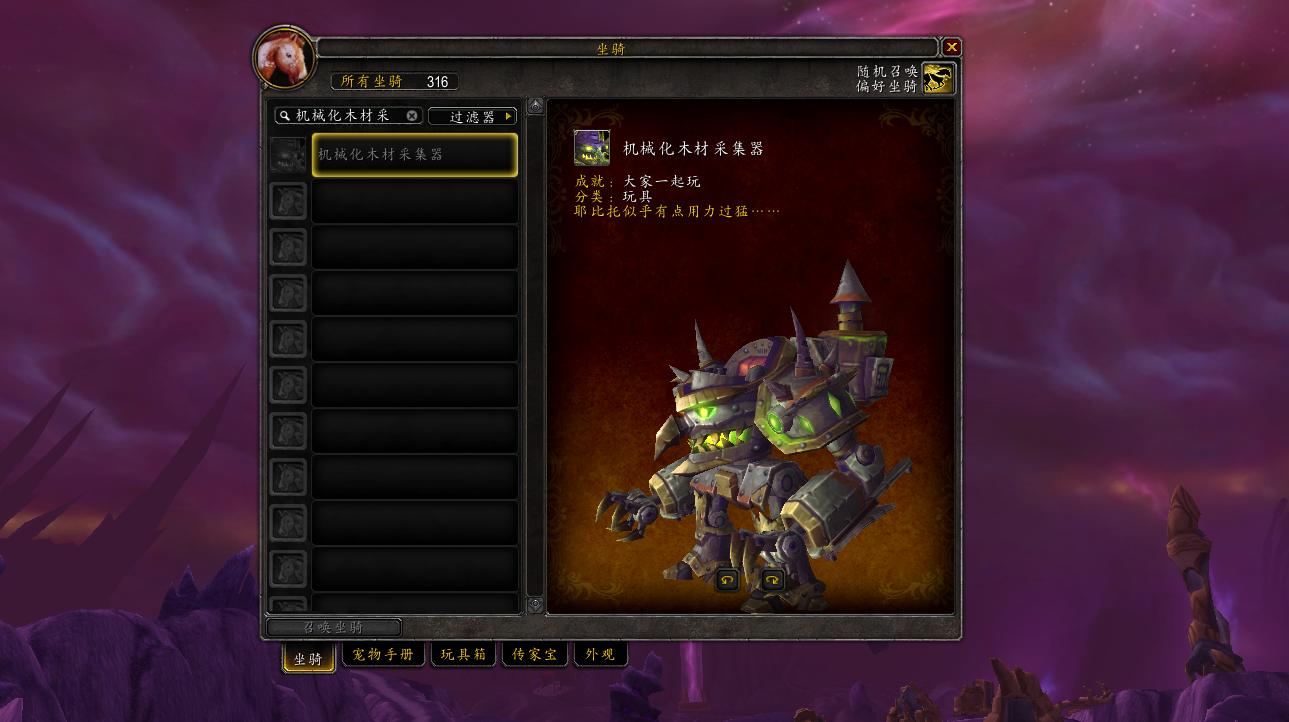
Task: Toggle favorite by clicking the 偏好坐骑 horse icon
Action: [x=938, y=76]
